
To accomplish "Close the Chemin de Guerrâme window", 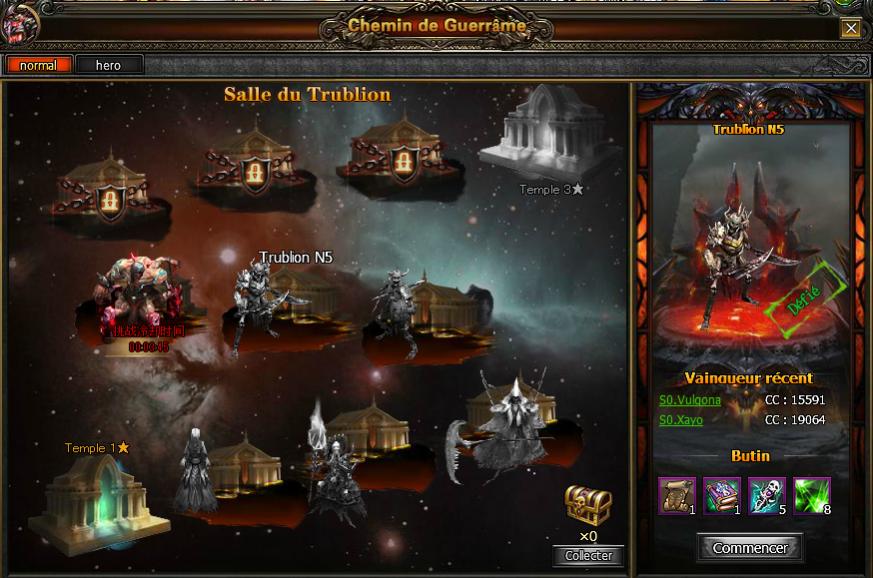I will [x=850, y=28].
